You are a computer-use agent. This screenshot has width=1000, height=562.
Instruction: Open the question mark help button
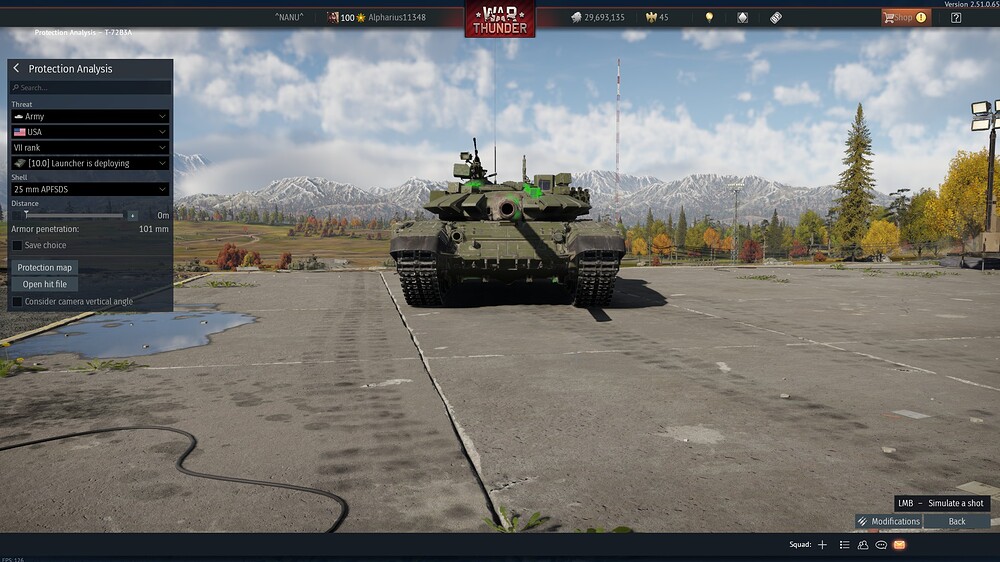coord(956,17)
